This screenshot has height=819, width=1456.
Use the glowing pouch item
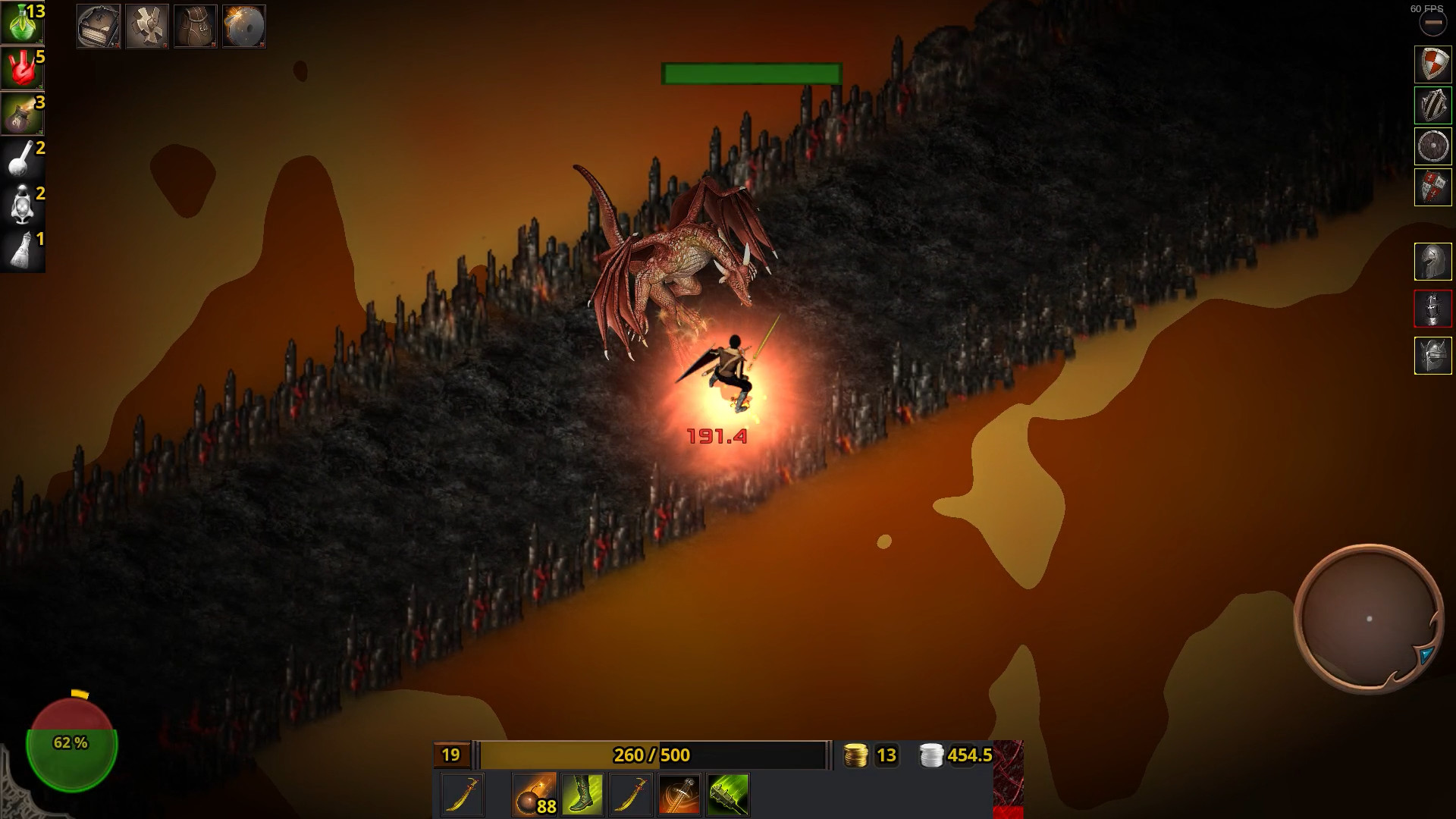21,114
